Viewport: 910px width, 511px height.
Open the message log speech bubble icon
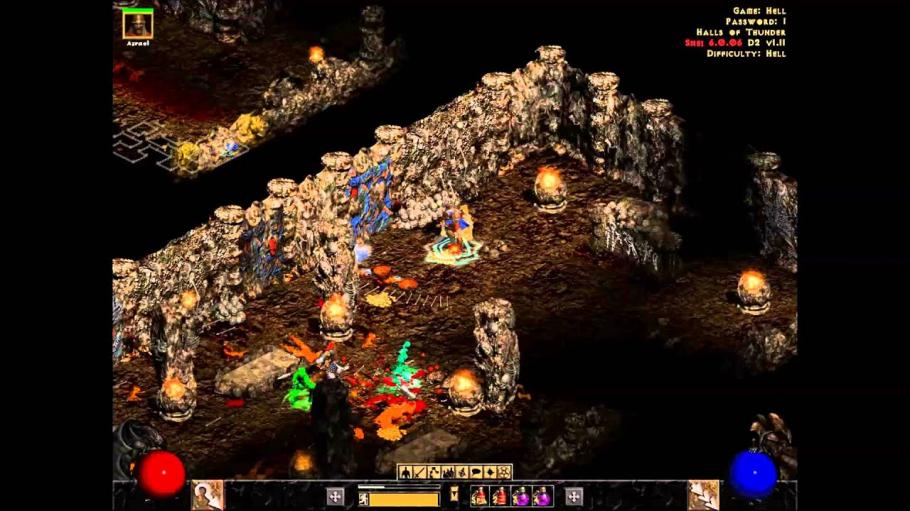tap(476, 472)
